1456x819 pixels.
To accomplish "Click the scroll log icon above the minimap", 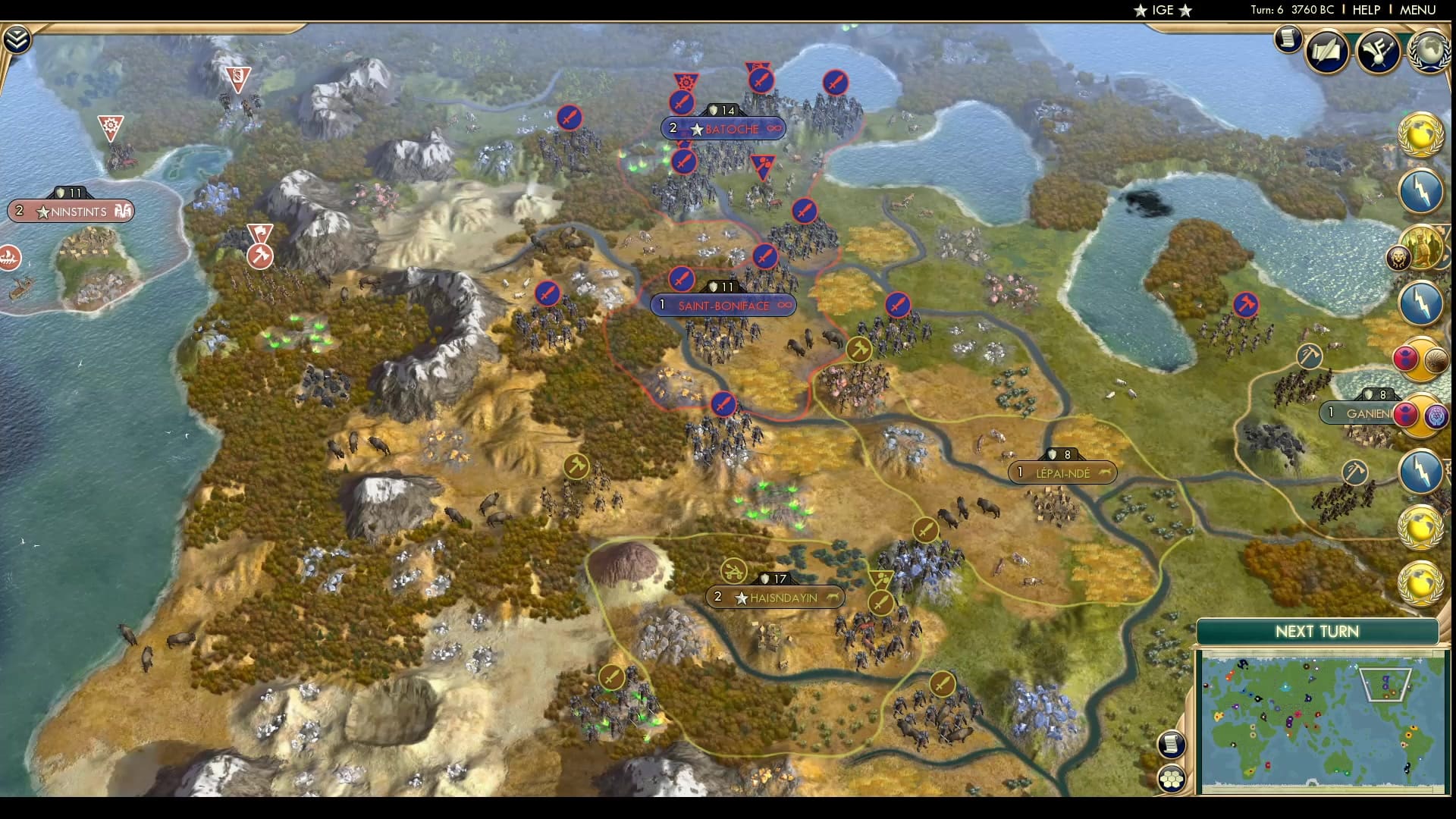I will (1172, 745).
